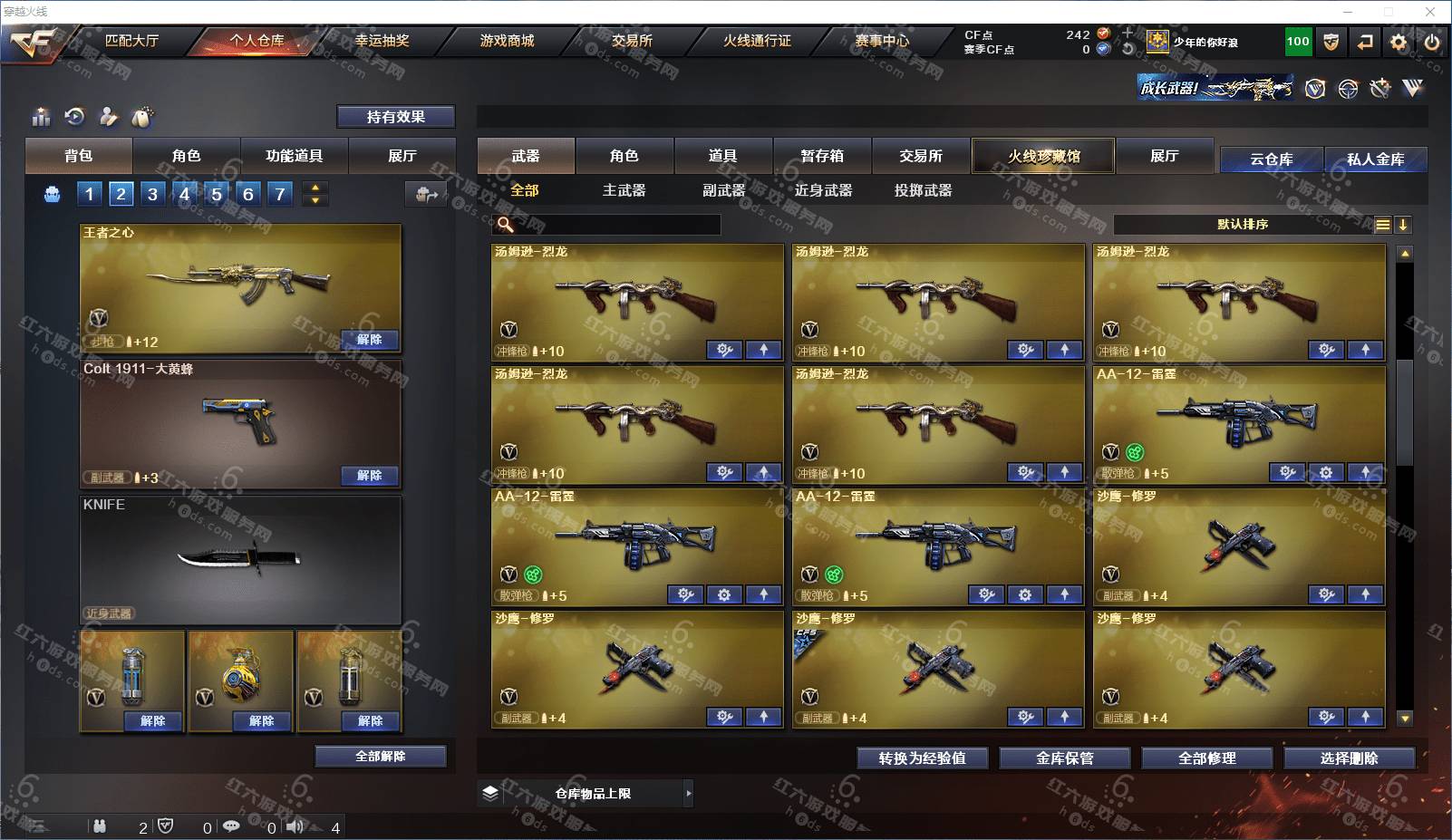The image size is (1452, 840).
Task: Filter weapons by 主武器 category
Action: coord(624,190)
